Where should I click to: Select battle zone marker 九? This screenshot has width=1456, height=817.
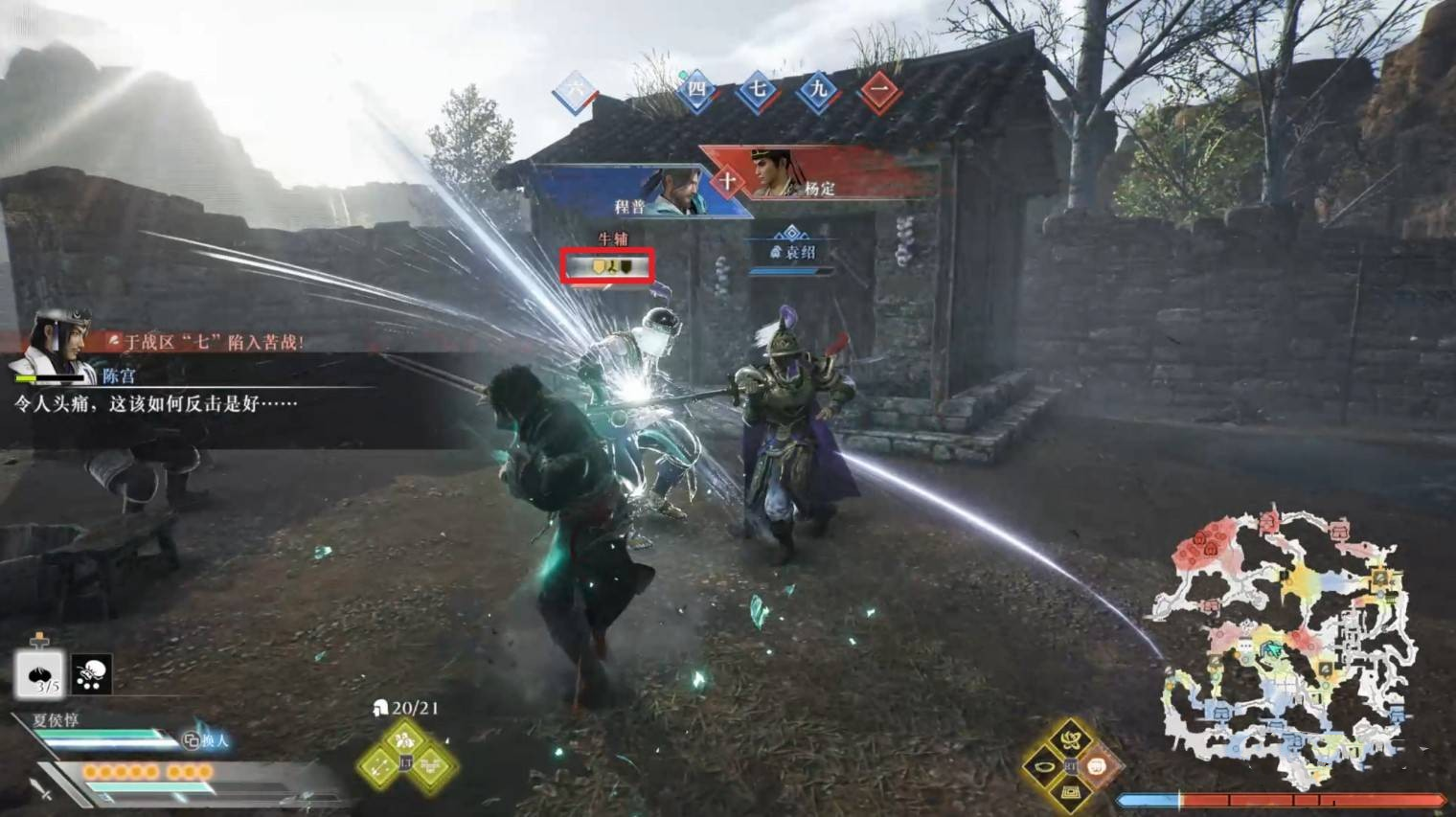[x=817, y=91]
